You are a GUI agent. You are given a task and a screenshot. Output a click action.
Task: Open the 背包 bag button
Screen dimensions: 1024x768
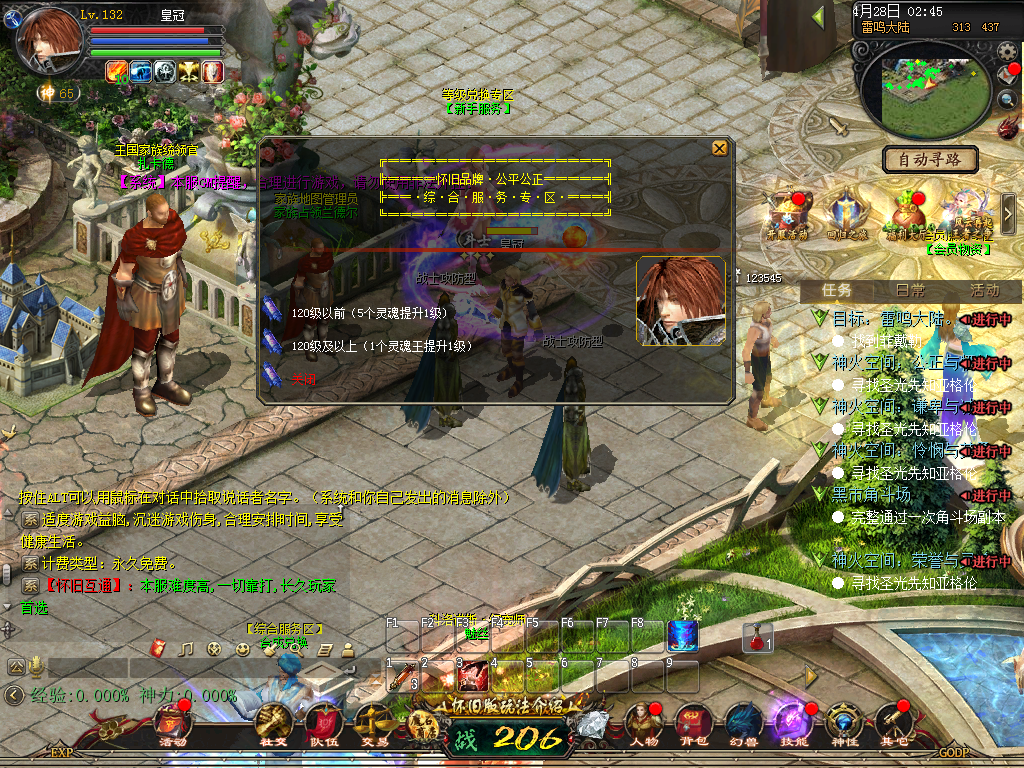click(692, 724)
